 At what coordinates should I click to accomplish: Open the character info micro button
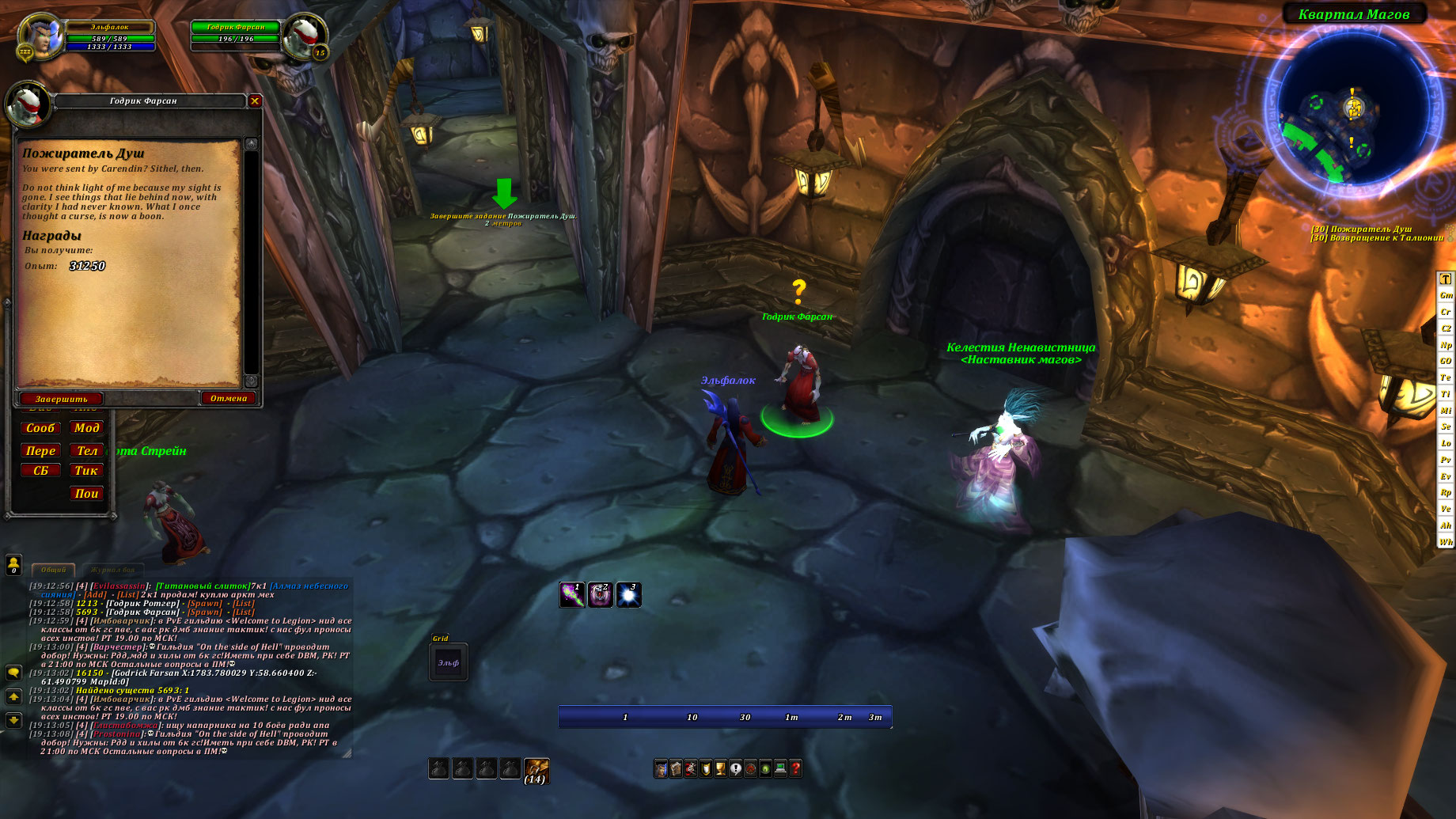661,768
